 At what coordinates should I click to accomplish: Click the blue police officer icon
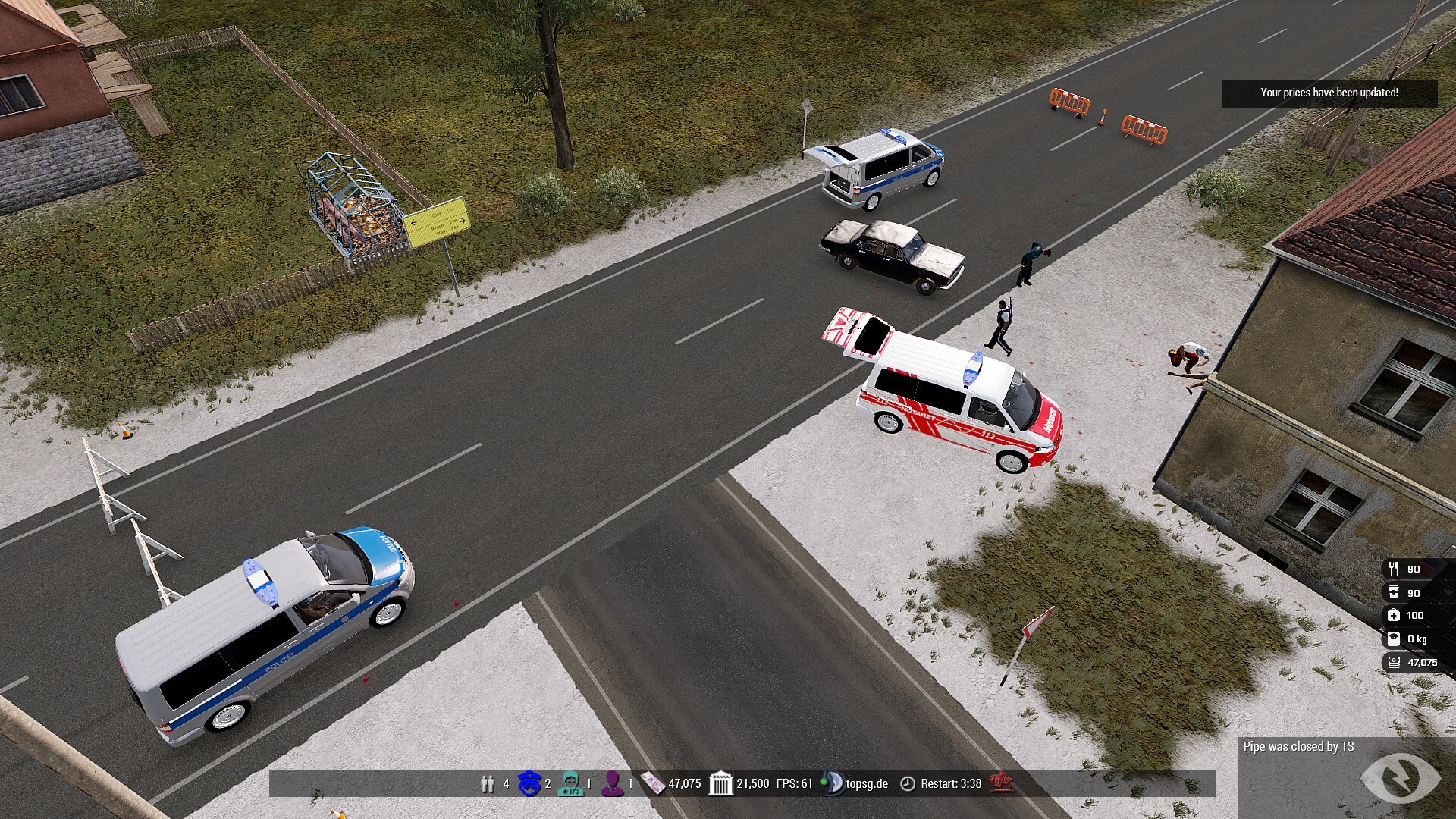(x=529, y=783)
